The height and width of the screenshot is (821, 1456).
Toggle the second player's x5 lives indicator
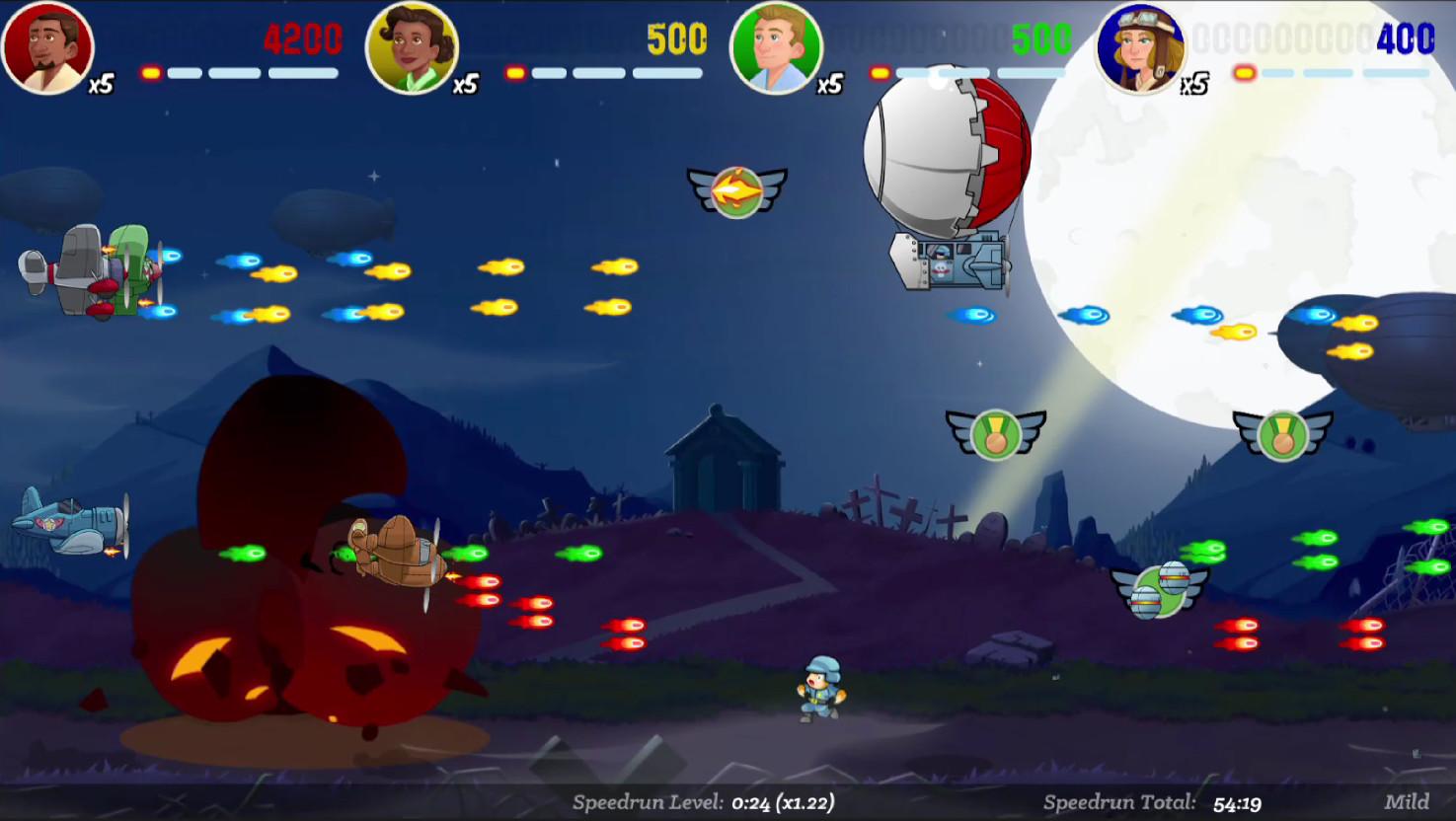(x=464, y=85)
